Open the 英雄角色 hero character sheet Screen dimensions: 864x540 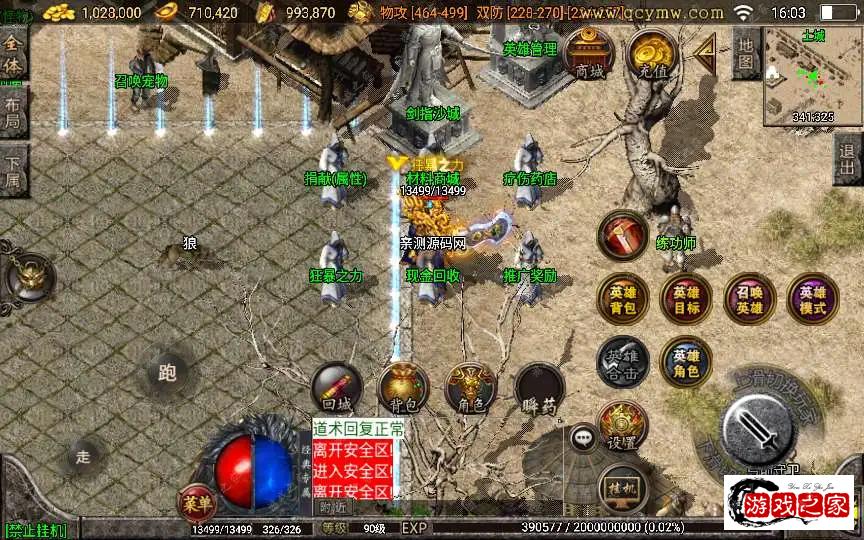click(x=686, y=362)
